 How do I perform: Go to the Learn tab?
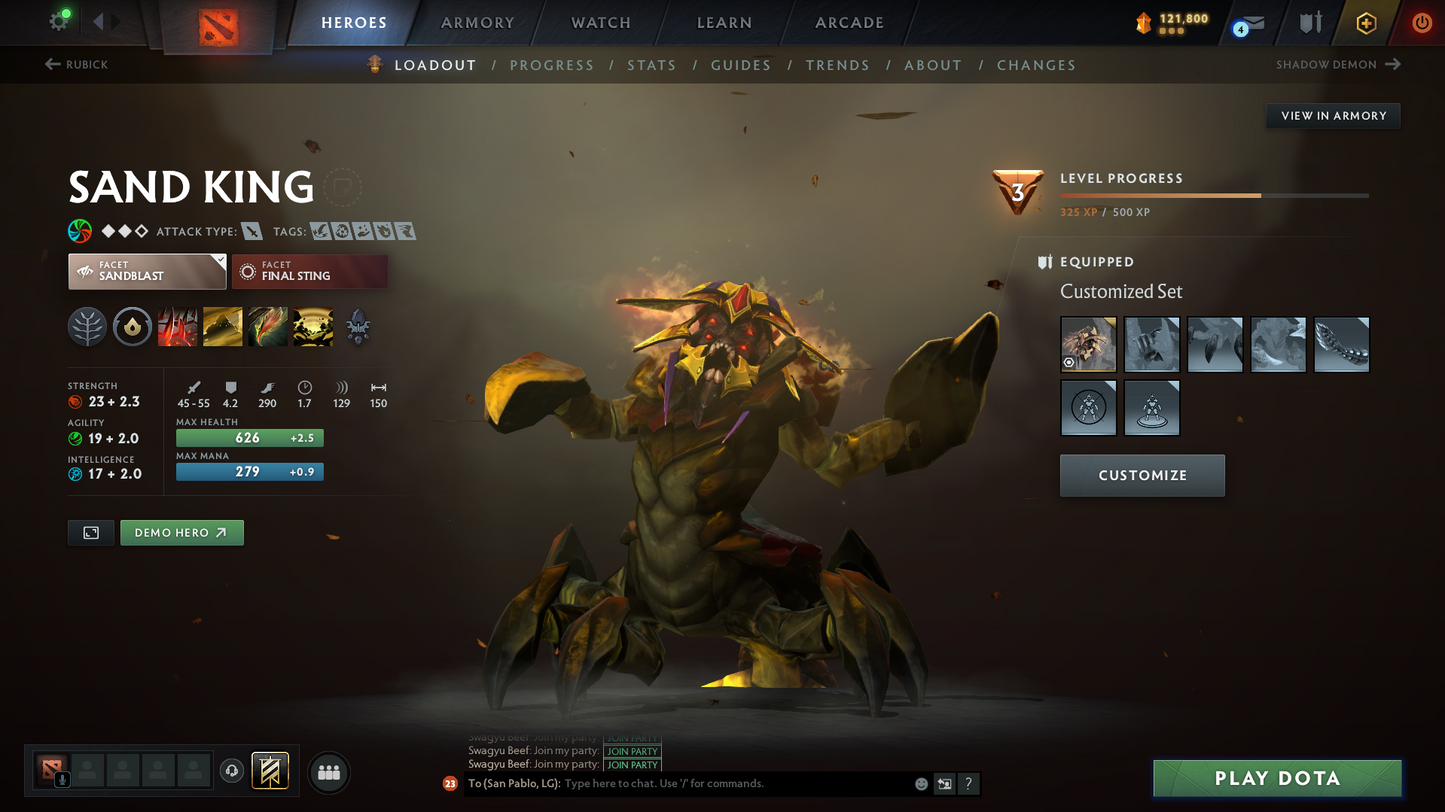[x=724, y=23]
